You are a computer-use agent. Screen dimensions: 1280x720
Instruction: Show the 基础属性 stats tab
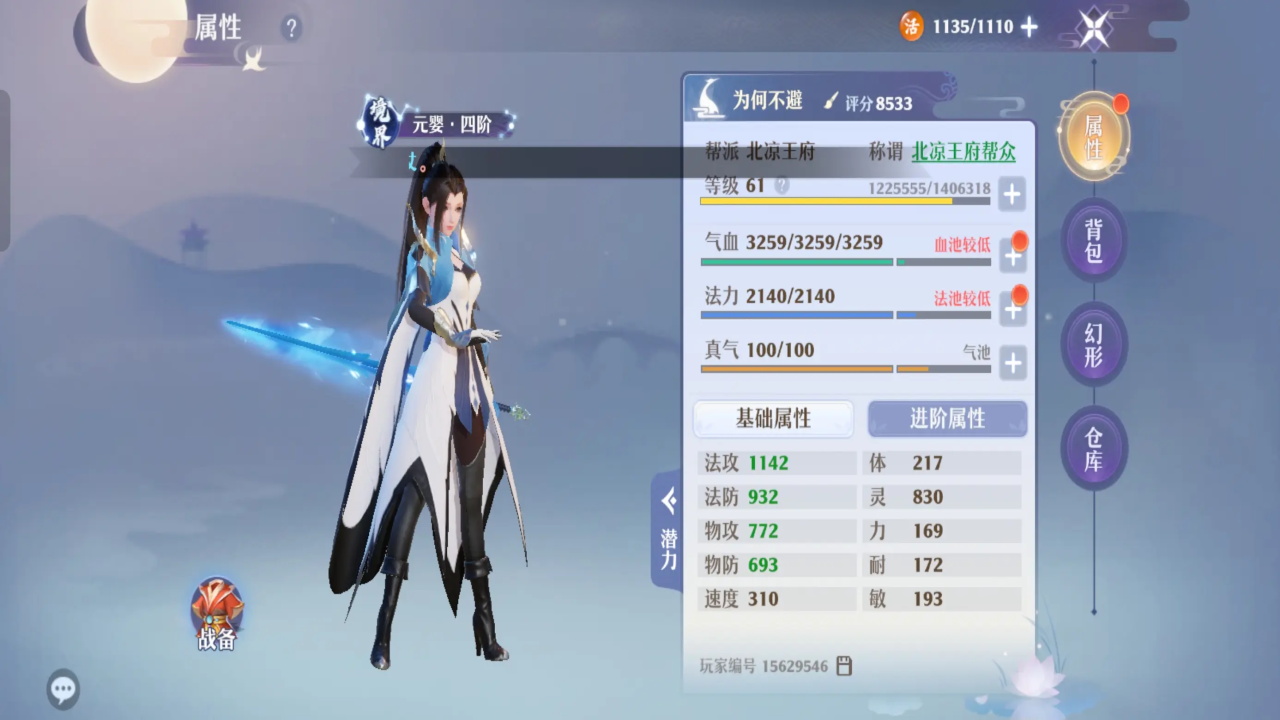[x=773, y=419]
